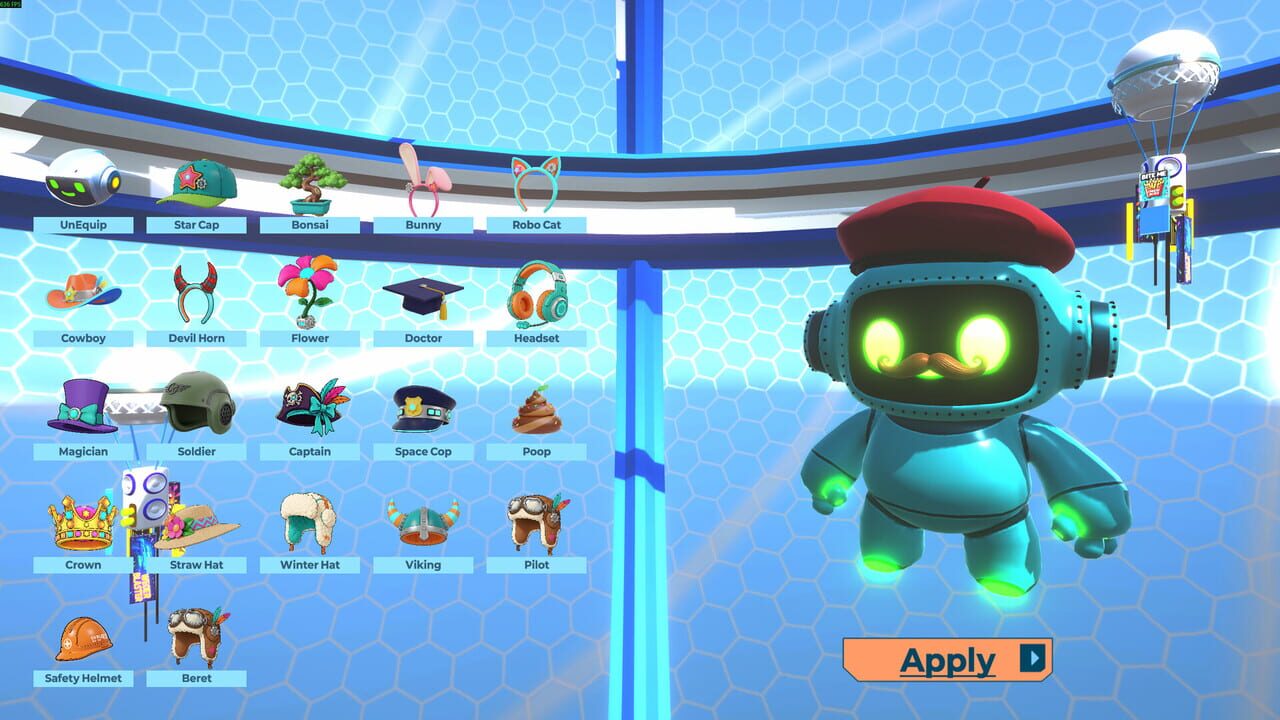Pick the orange Safety Helmet
This screenshot has height=720, width=1280.
point(84,640)
